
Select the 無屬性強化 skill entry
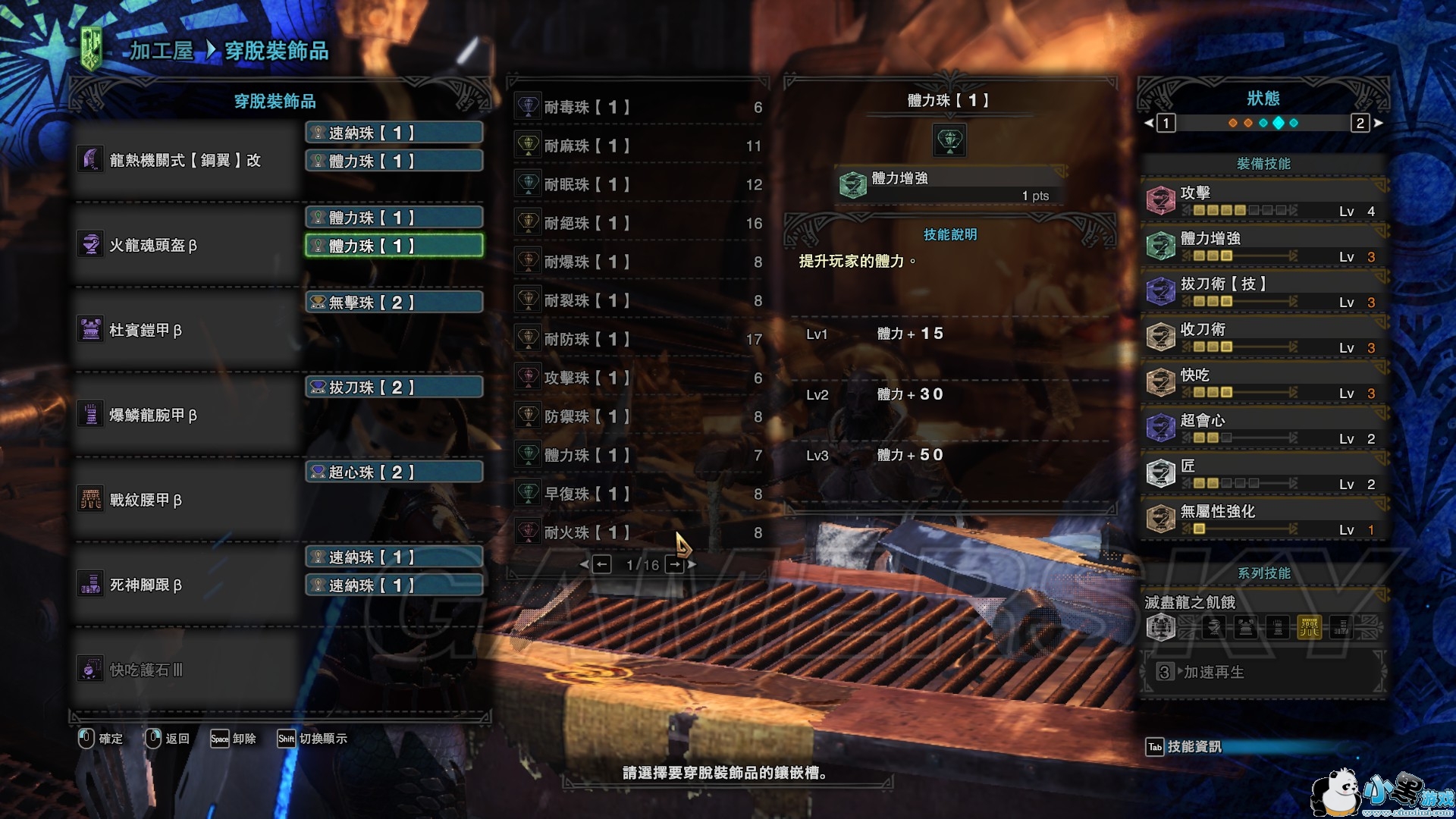coord(1263,519)
